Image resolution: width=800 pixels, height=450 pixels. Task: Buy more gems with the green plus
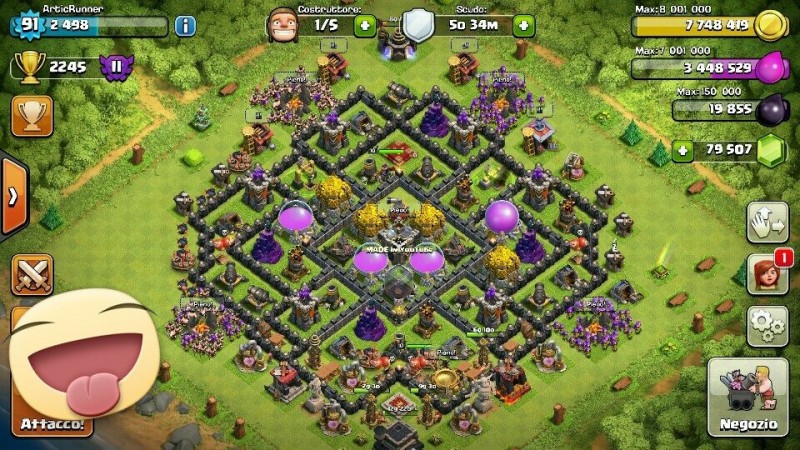[684, 151]
